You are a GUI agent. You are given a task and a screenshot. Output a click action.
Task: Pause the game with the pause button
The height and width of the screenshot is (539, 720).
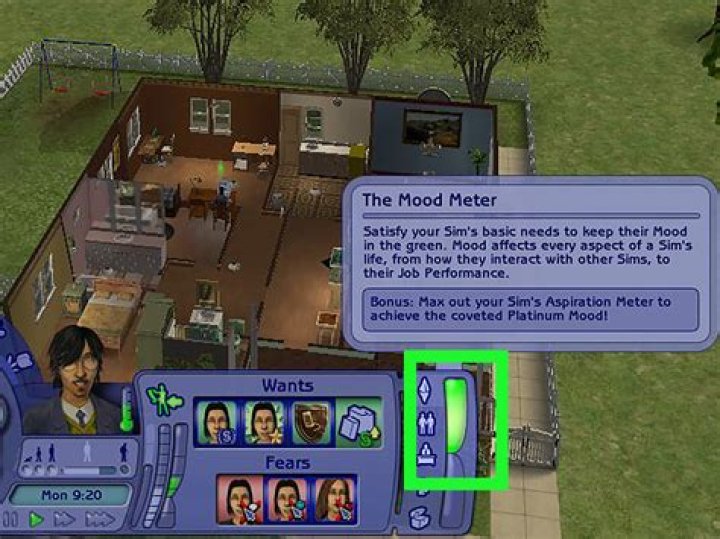(x=12, y=519)
